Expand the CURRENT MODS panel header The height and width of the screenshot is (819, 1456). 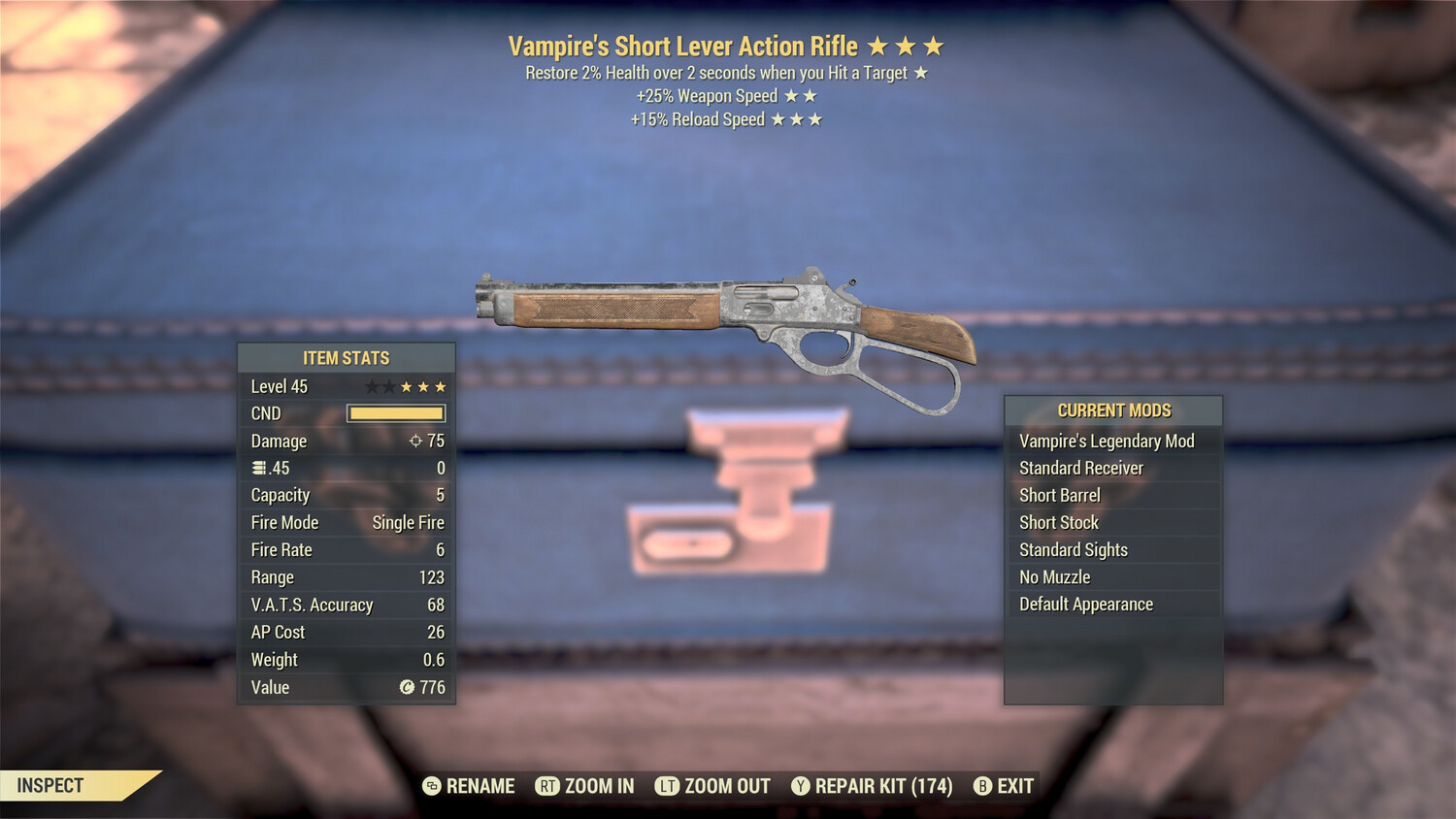click(1112, 409)
